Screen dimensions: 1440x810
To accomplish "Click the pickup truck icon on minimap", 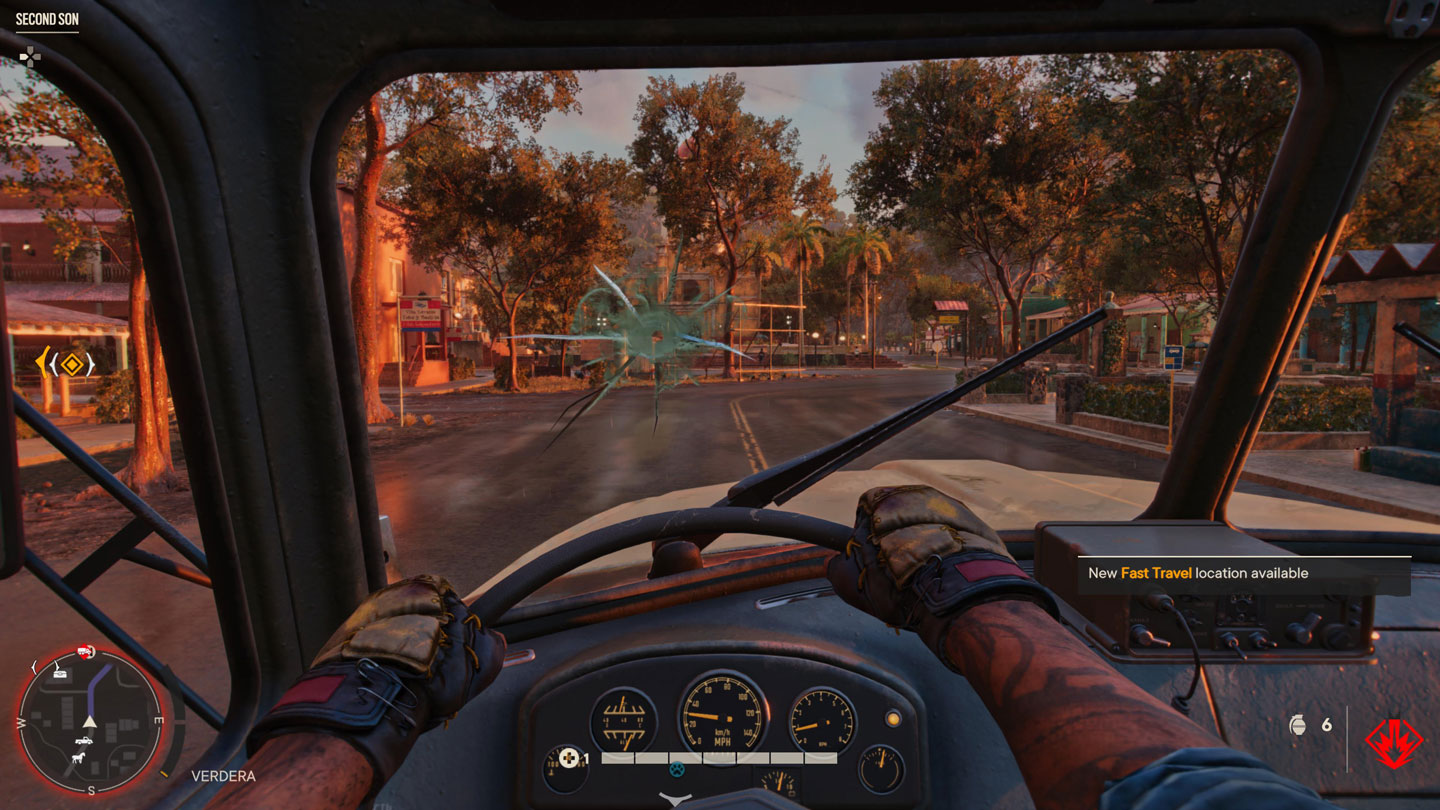I will [85, 741].
